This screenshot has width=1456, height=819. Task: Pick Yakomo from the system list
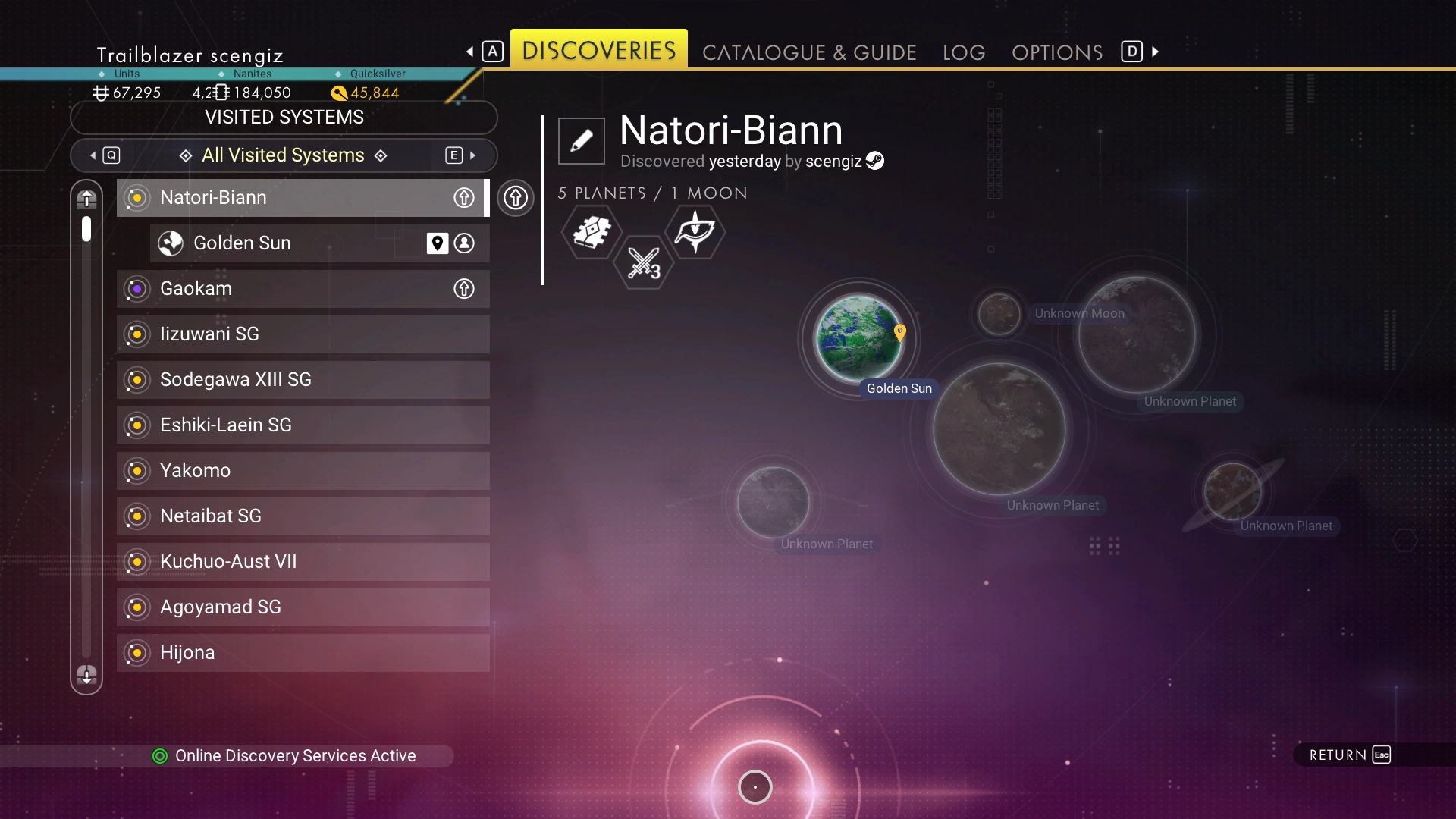303,471
